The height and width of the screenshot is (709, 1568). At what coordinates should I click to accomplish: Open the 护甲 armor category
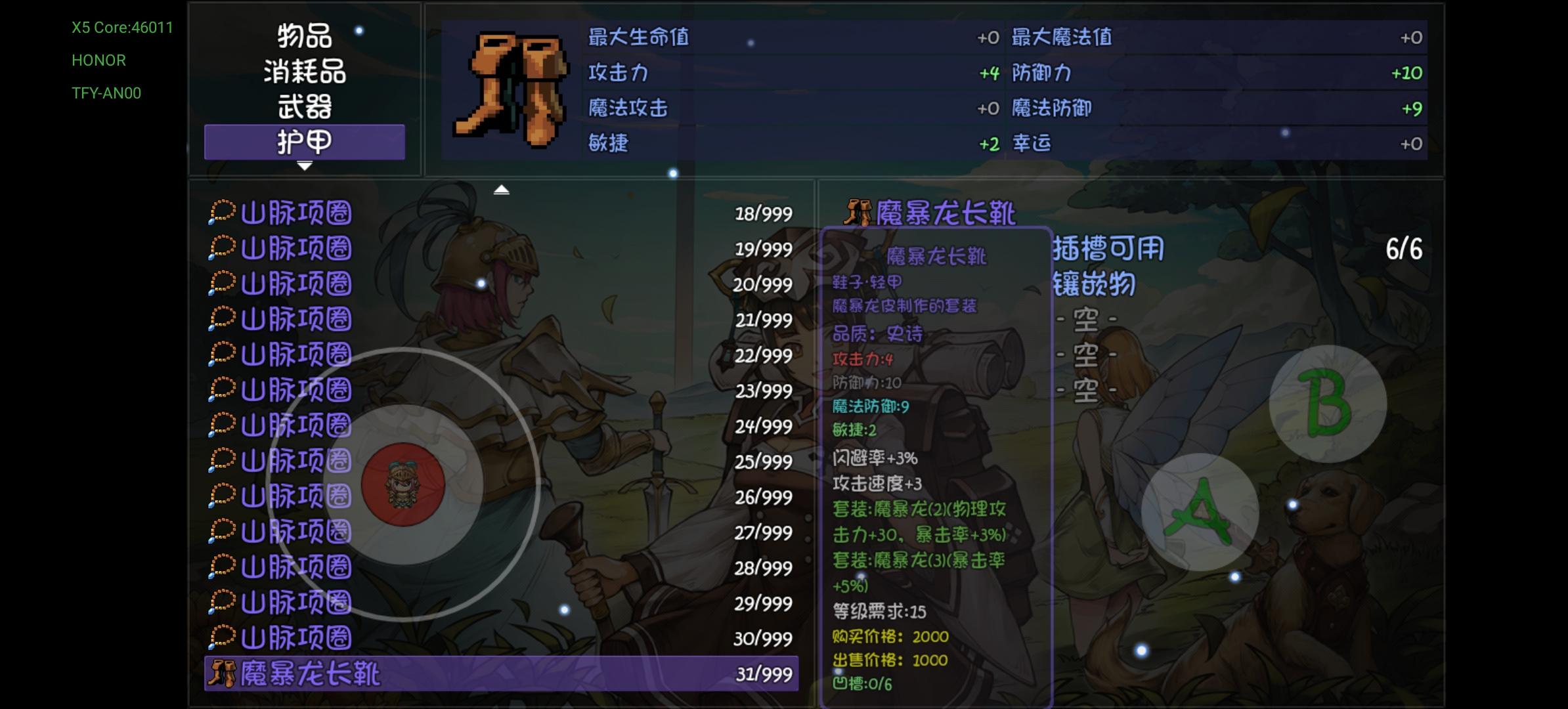click(304, 141)
